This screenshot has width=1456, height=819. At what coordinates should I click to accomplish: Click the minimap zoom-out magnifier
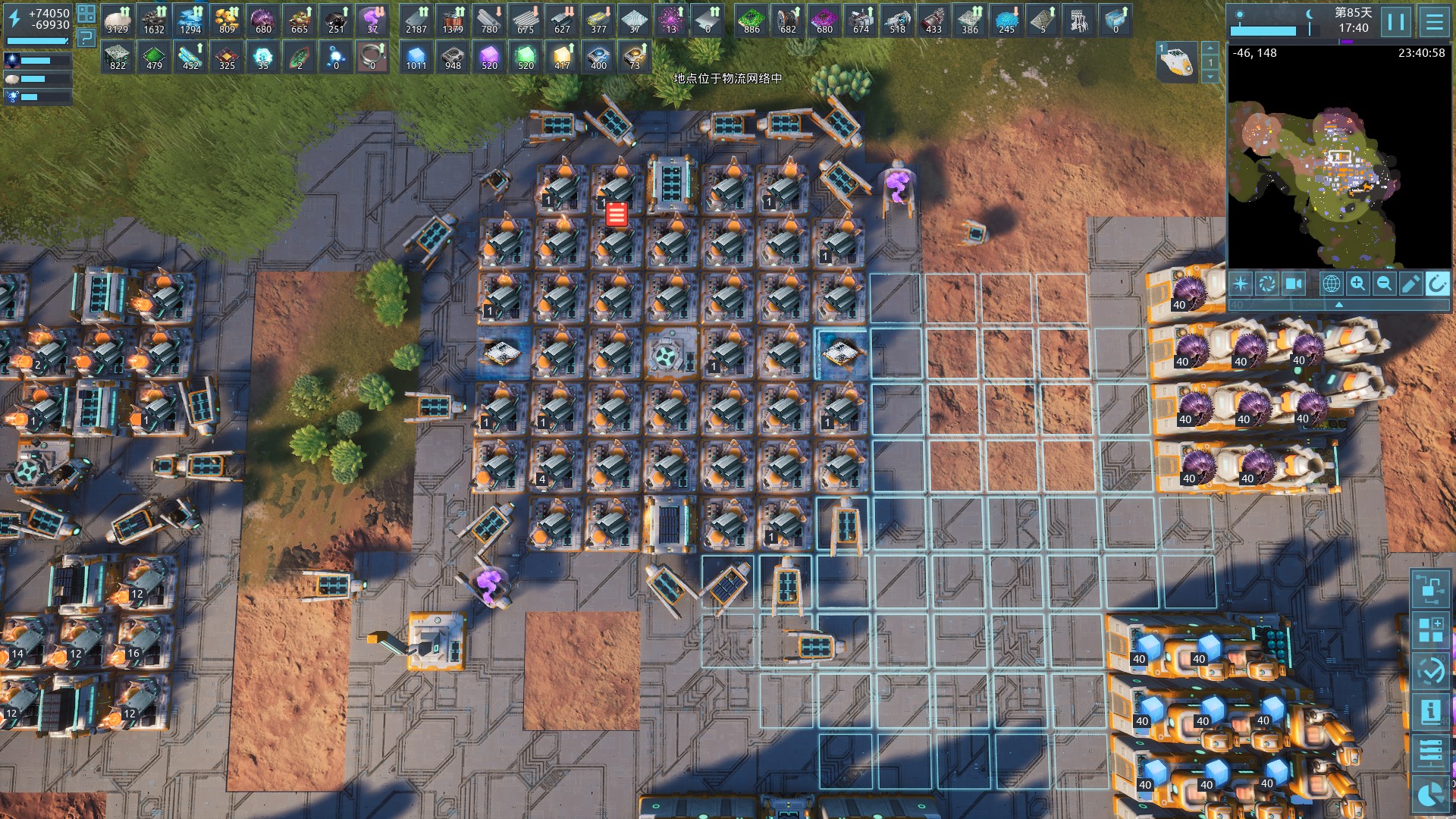point(1384,284)
